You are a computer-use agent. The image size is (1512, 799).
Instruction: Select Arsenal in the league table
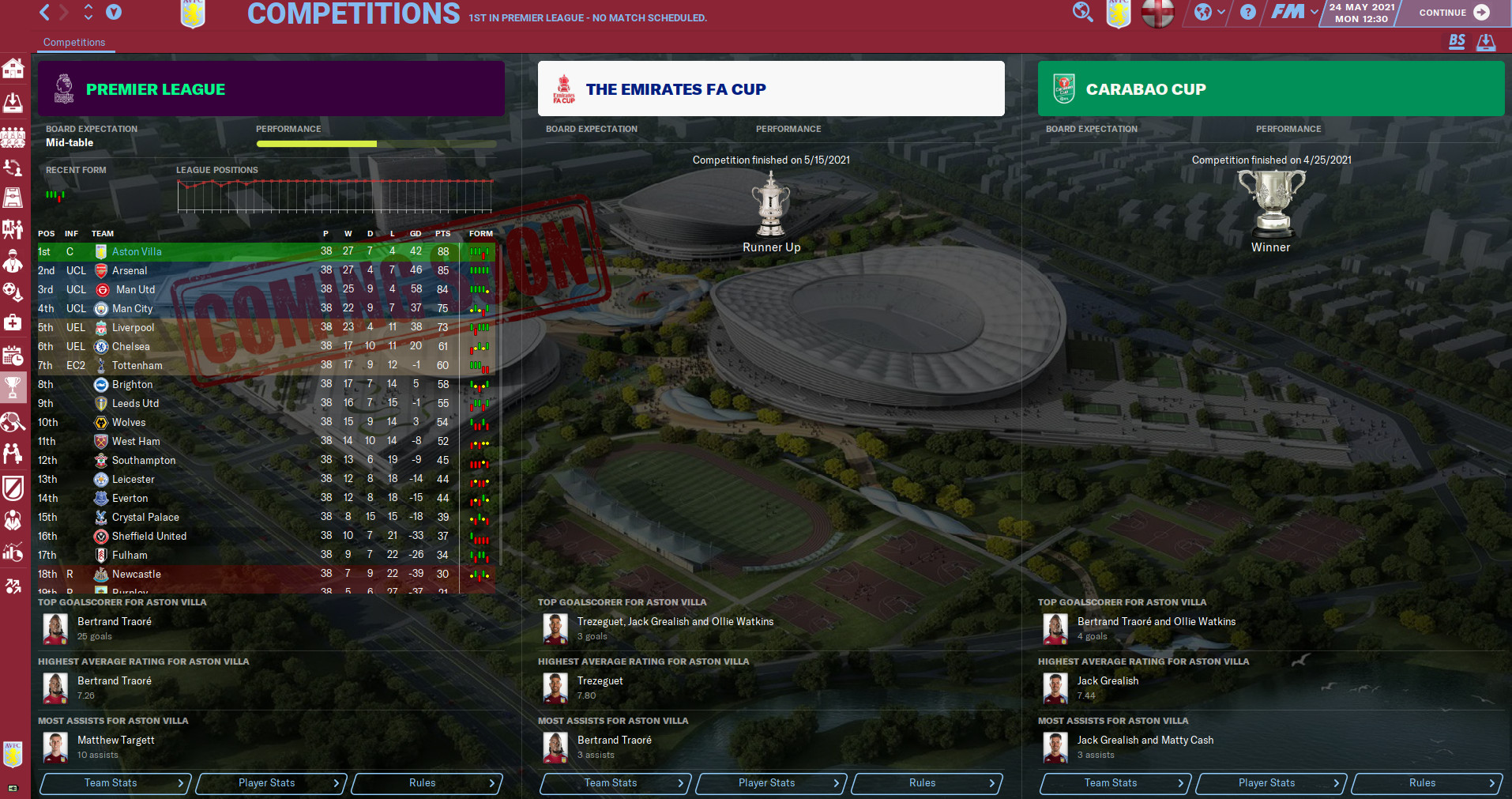click(130, 270)
